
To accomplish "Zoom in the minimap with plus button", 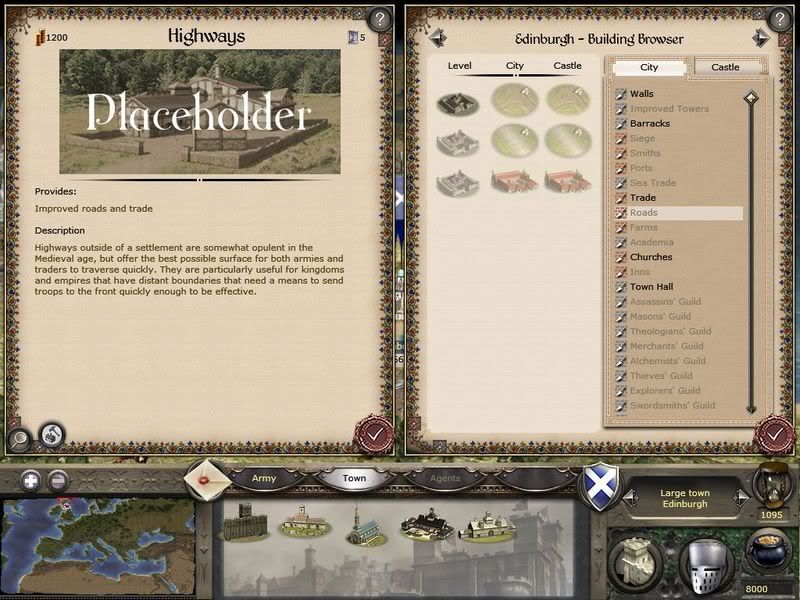I will [30, 479].
